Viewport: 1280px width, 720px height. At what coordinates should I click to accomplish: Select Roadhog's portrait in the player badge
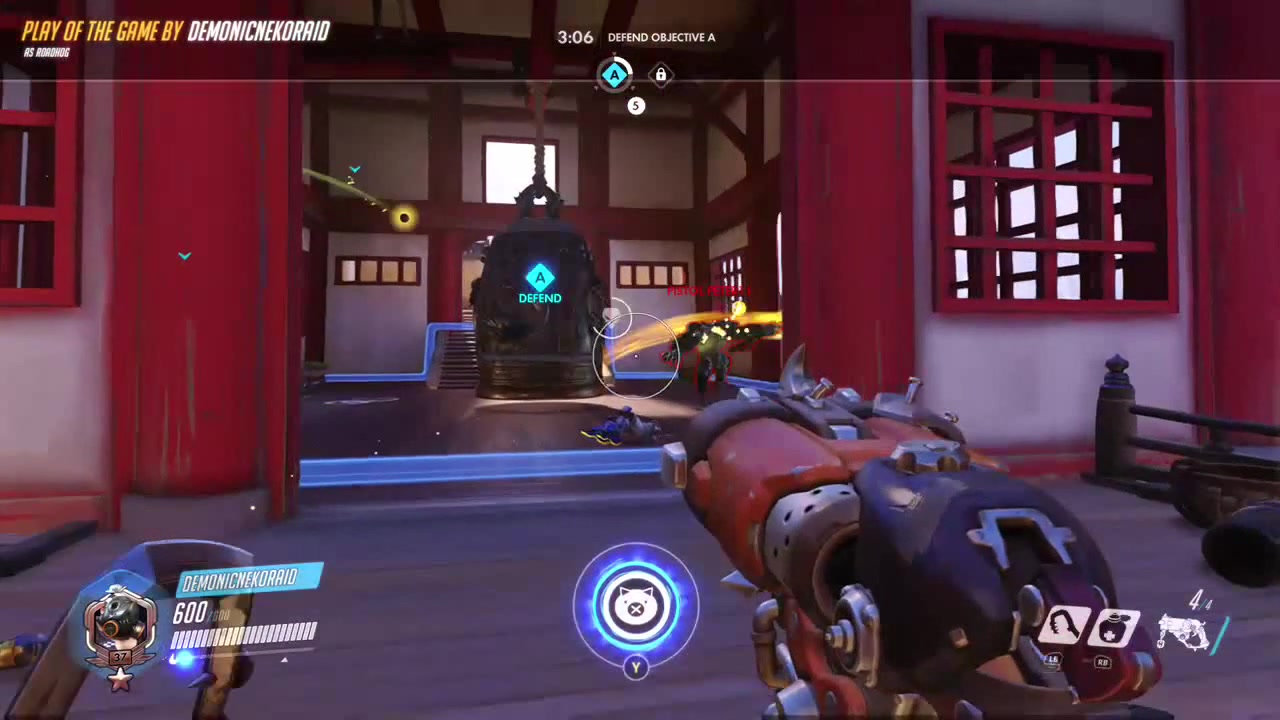(119, 621)
